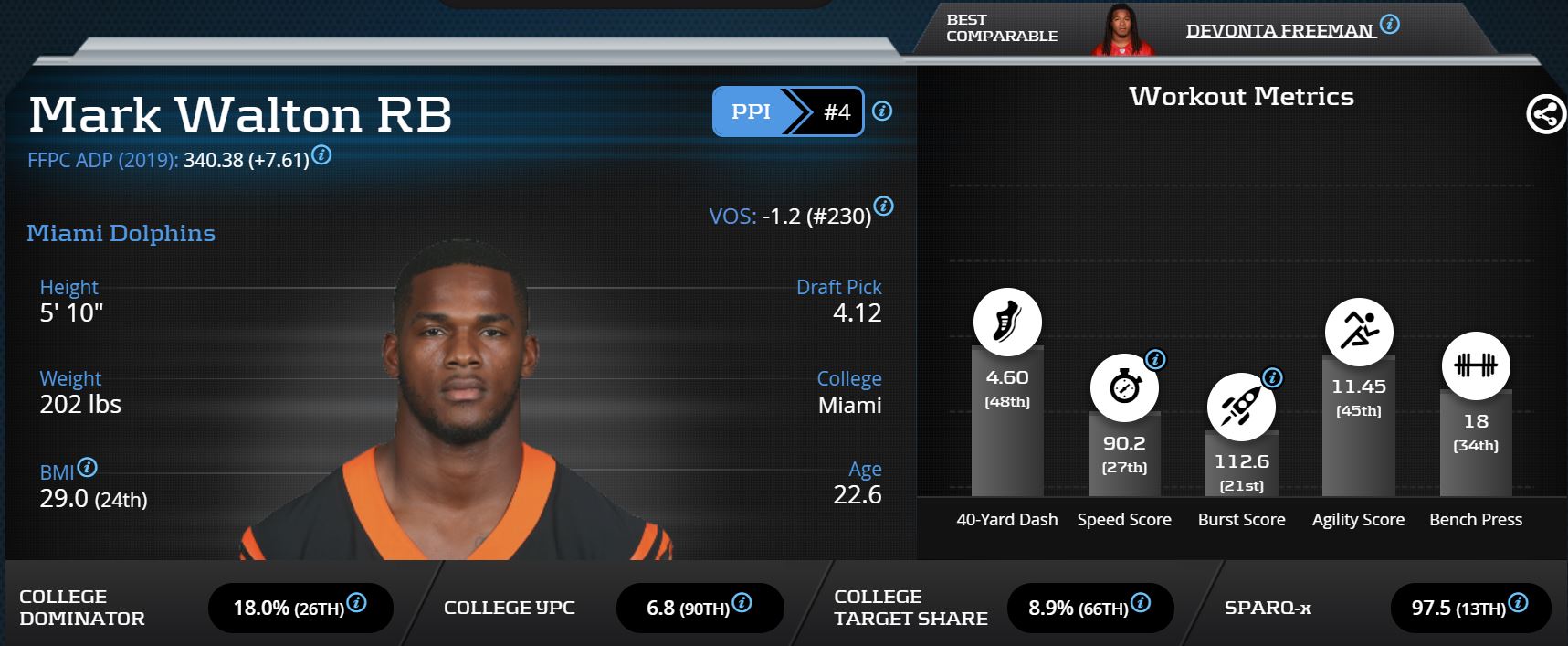Open the Devonta Freeman comparable link
Screen dimensions: 1568x646
[x=1279, y=31]
